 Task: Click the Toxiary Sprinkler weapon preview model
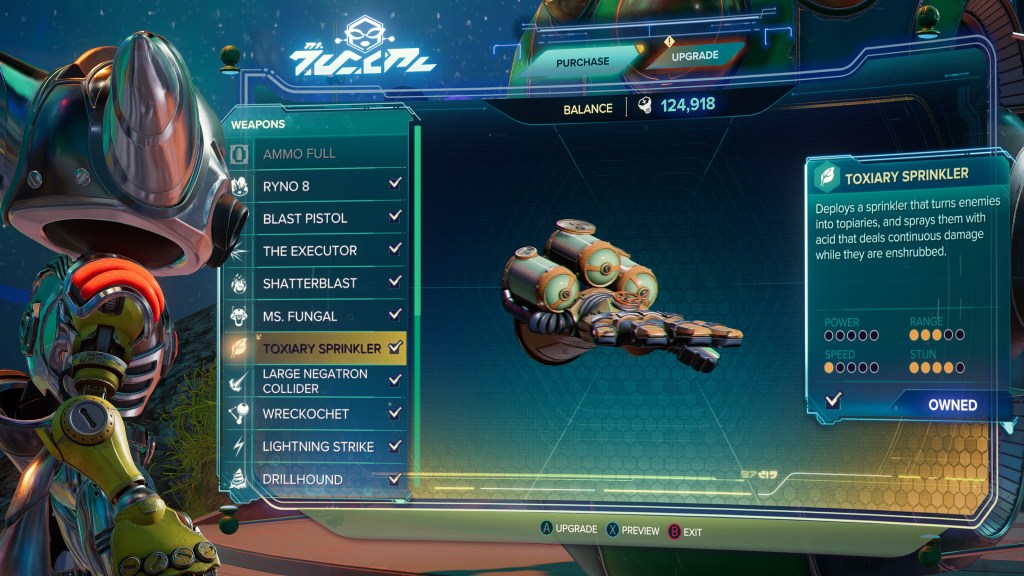point(610,299)
